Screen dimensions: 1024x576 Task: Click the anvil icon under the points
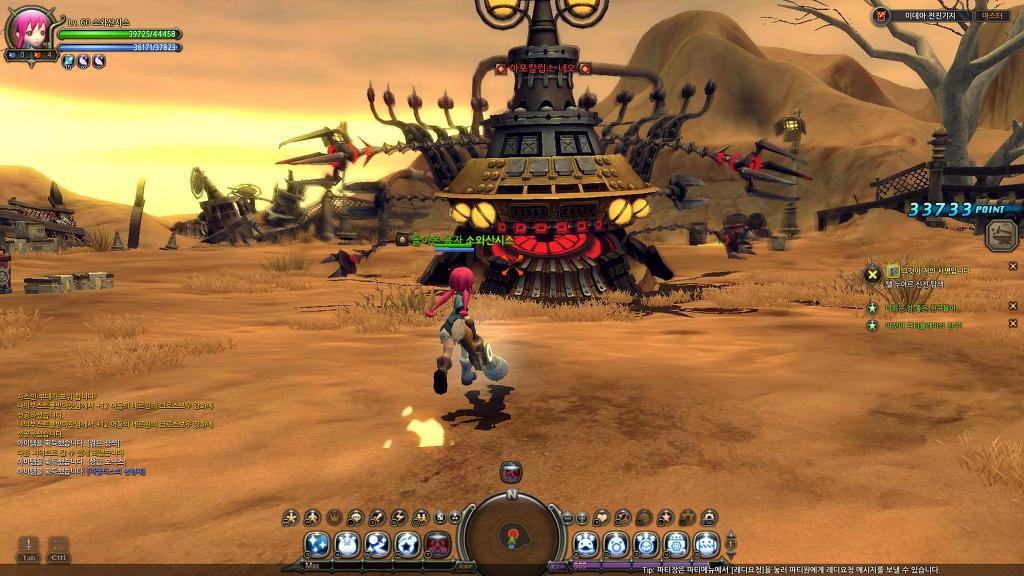click(1001, 236)
